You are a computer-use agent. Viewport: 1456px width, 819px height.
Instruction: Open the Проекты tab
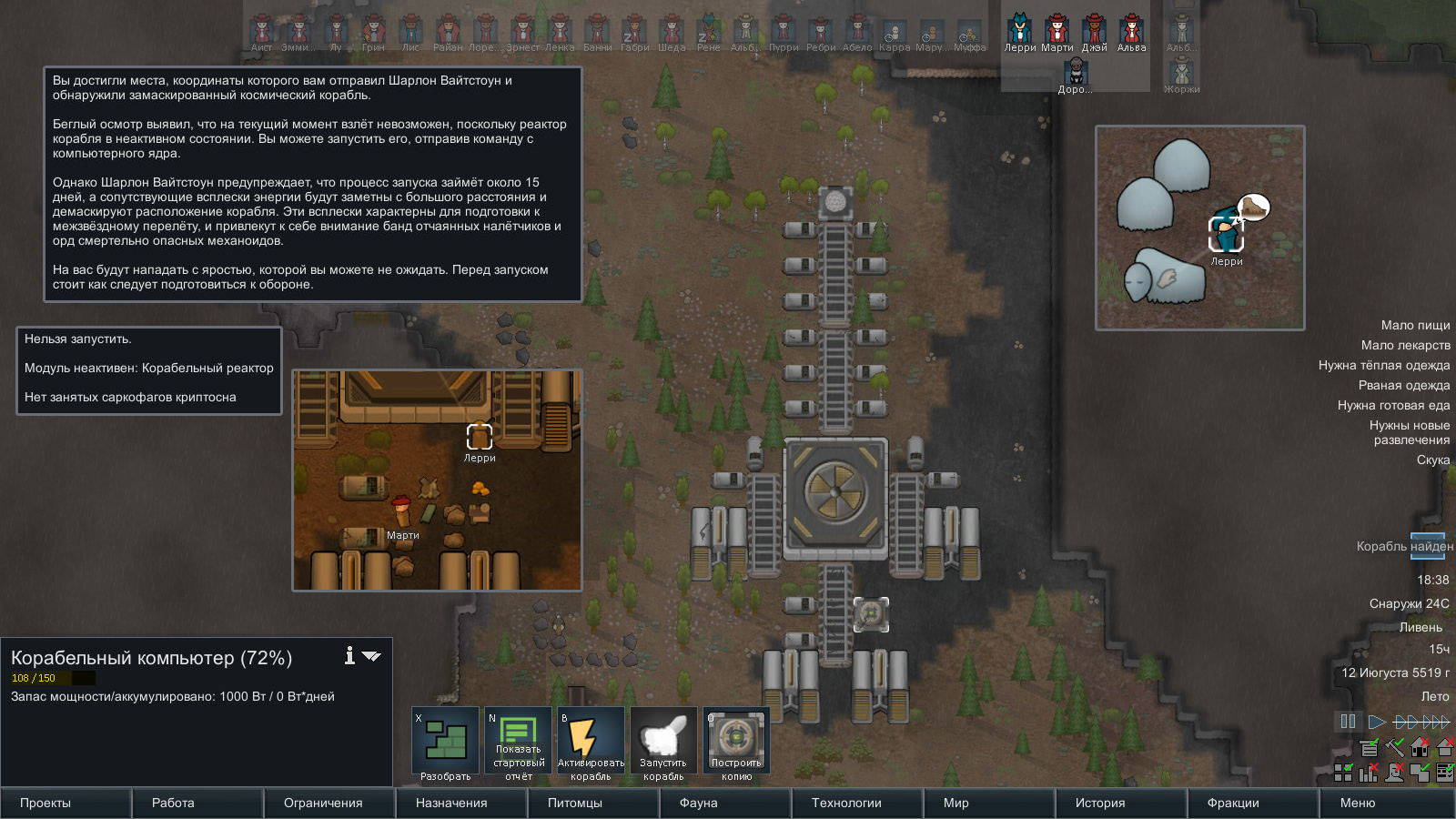[66, 803]
